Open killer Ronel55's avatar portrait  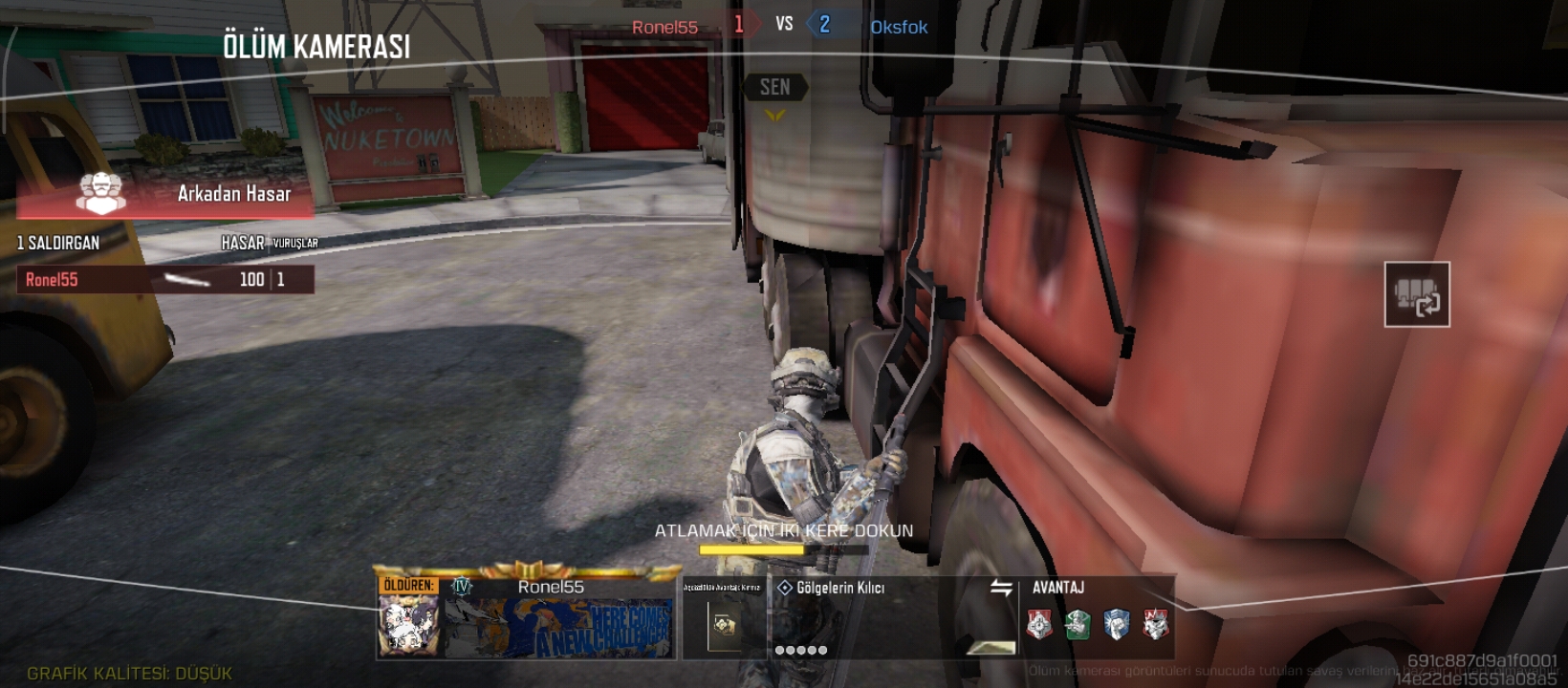pos(409,626)
